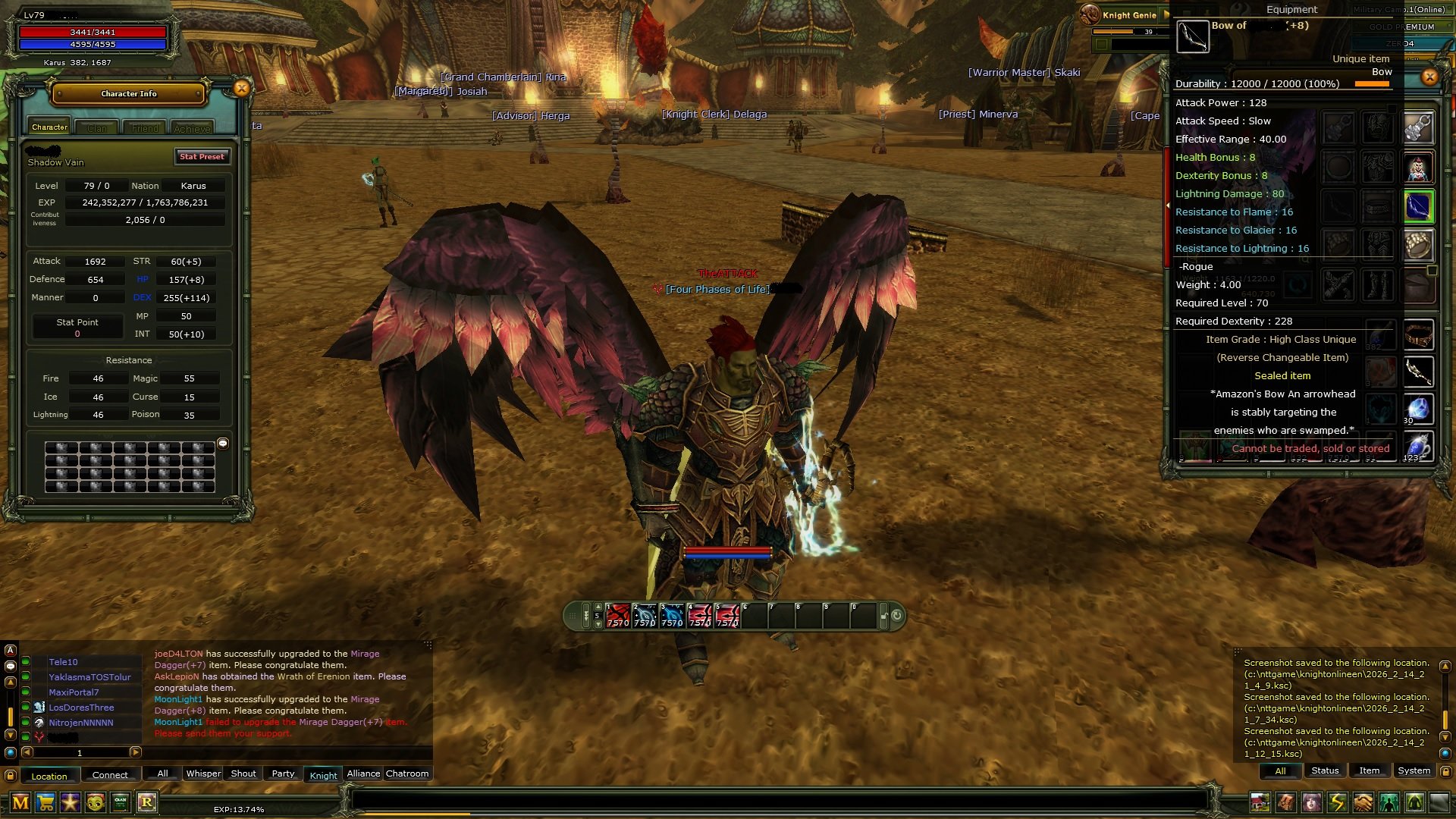This screenshot has width=1456, height=819.
Task: Open the Power-Up Store cart icon
Action: click(x=44, y=804)
